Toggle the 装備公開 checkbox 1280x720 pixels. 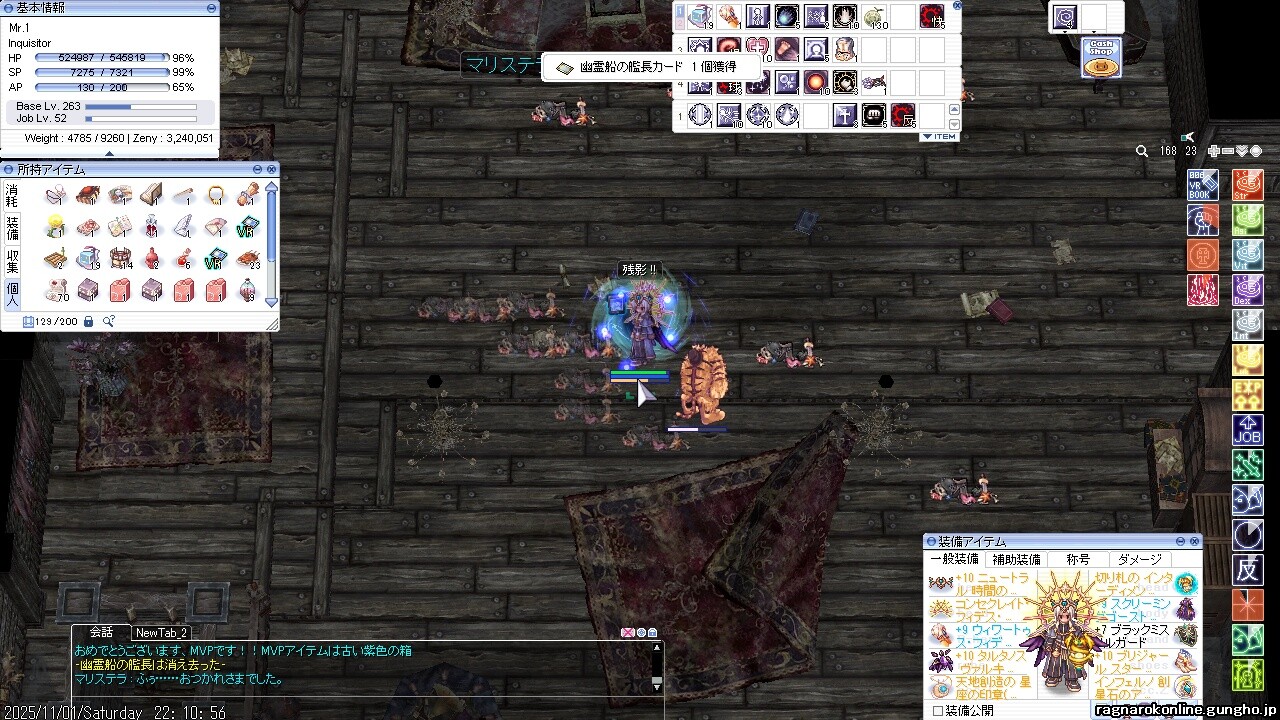click(937, 710)
